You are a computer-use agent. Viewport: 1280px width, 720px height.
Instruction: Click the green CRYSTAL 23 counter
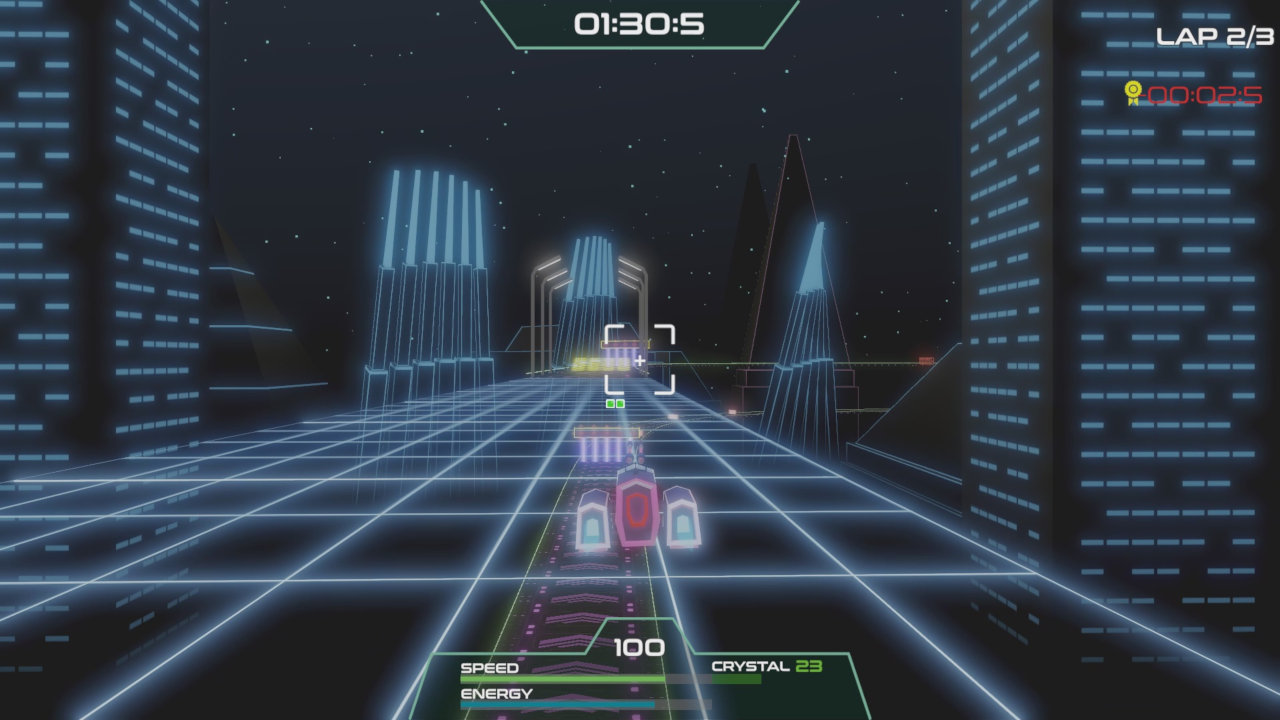(x=768, y=665)
